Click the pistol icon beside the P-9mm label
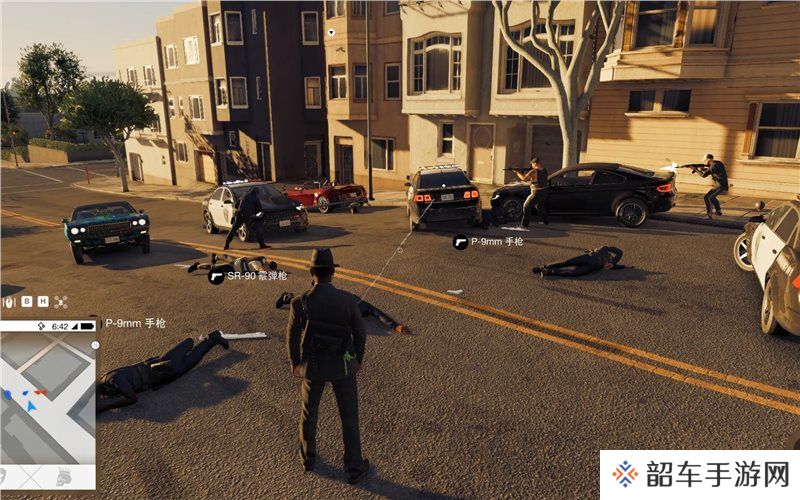The image size is (800, 500). (460, 241)
